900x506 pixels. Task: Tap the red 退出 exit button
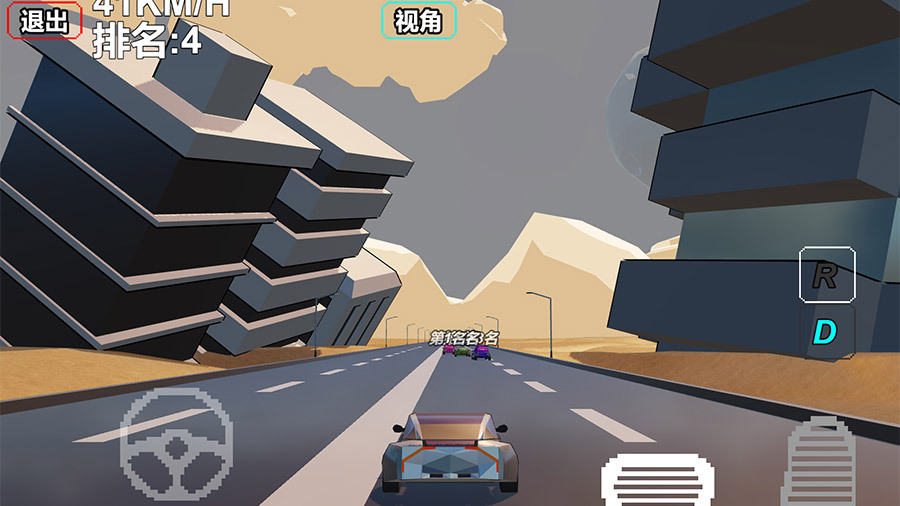pos(44,21)
